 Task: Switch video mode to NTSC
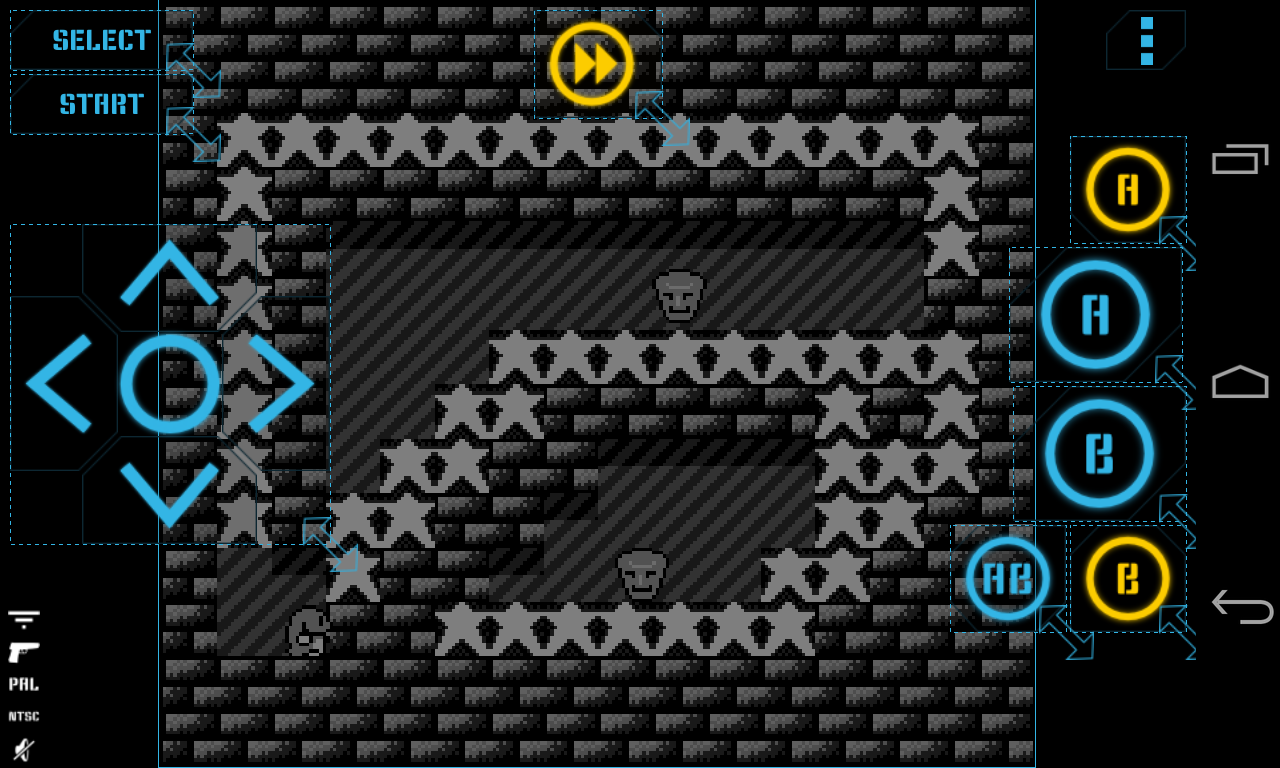tap(24, 716)
